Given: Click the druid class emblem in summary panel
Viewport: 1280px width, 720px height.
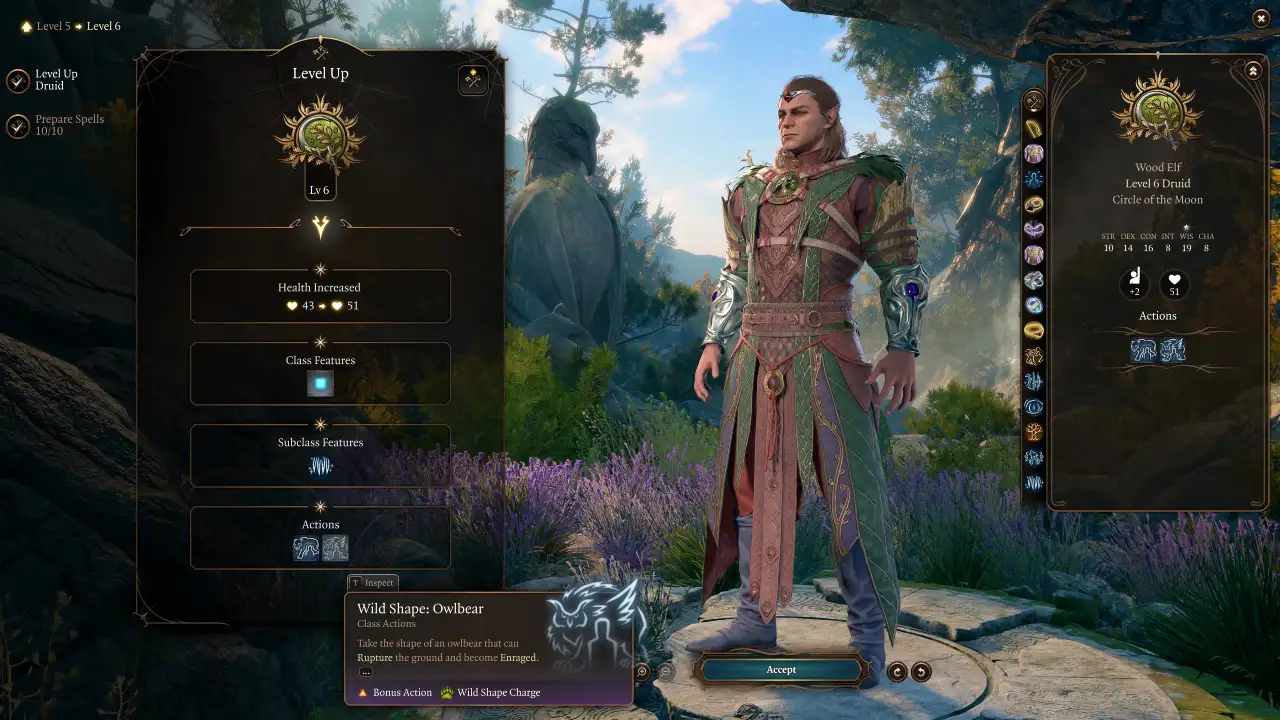Looking at the screenshot, I should pyautogui.click(x=1157, y=110).
